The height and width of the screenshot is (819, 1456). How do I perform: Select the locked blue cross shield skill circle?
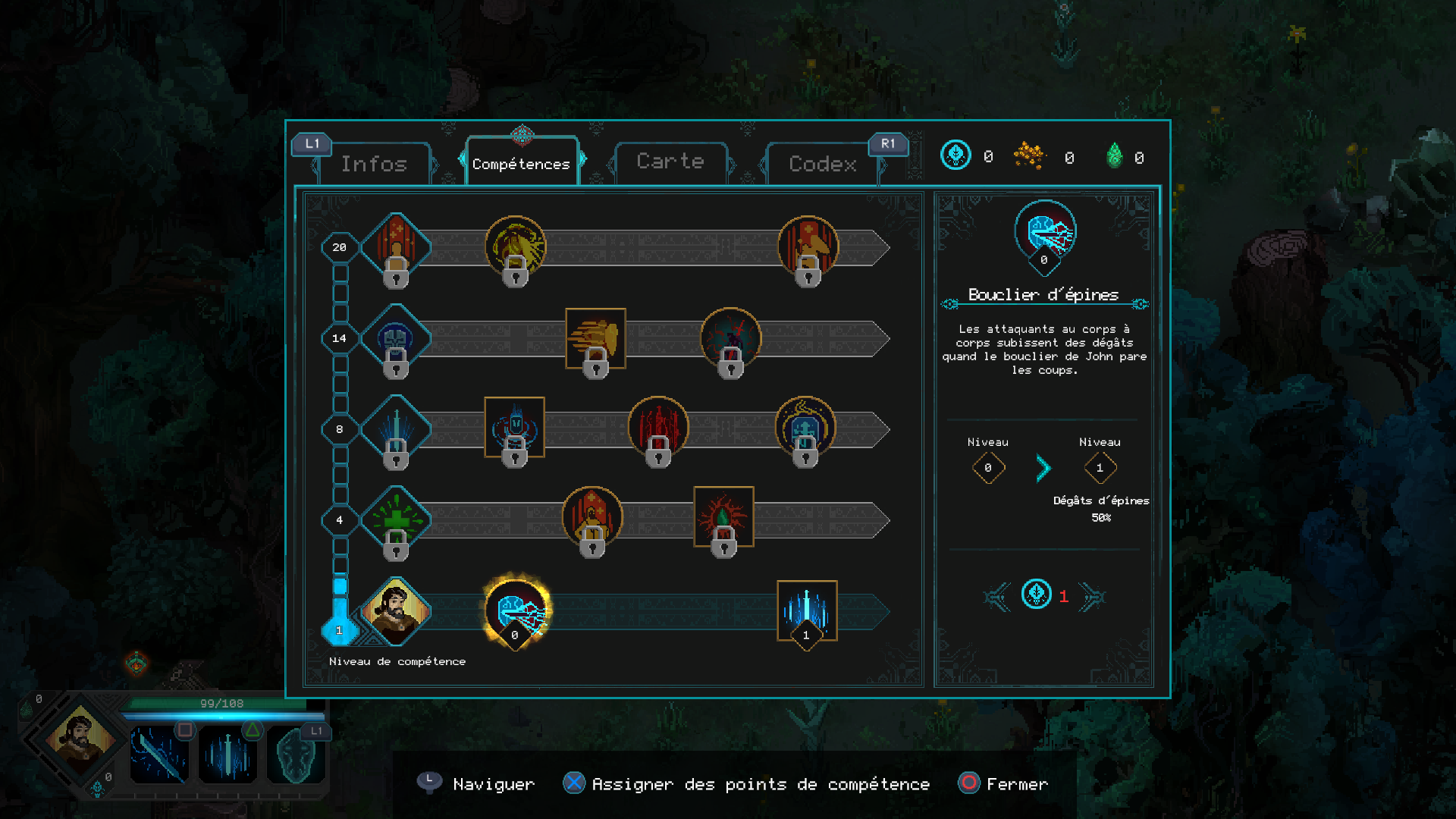pyautogui.click(x=805, y=428)
